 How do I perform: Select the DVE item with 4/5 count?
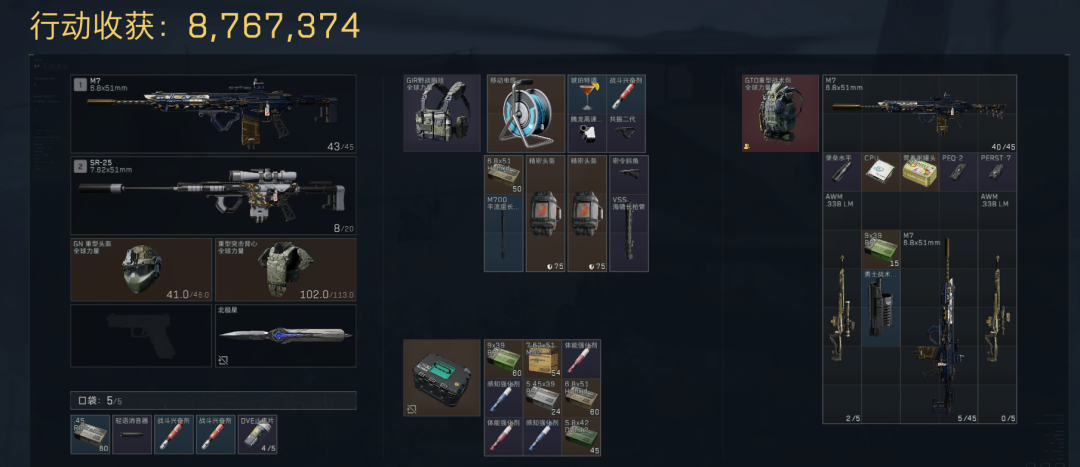click(x=257, y=435)
